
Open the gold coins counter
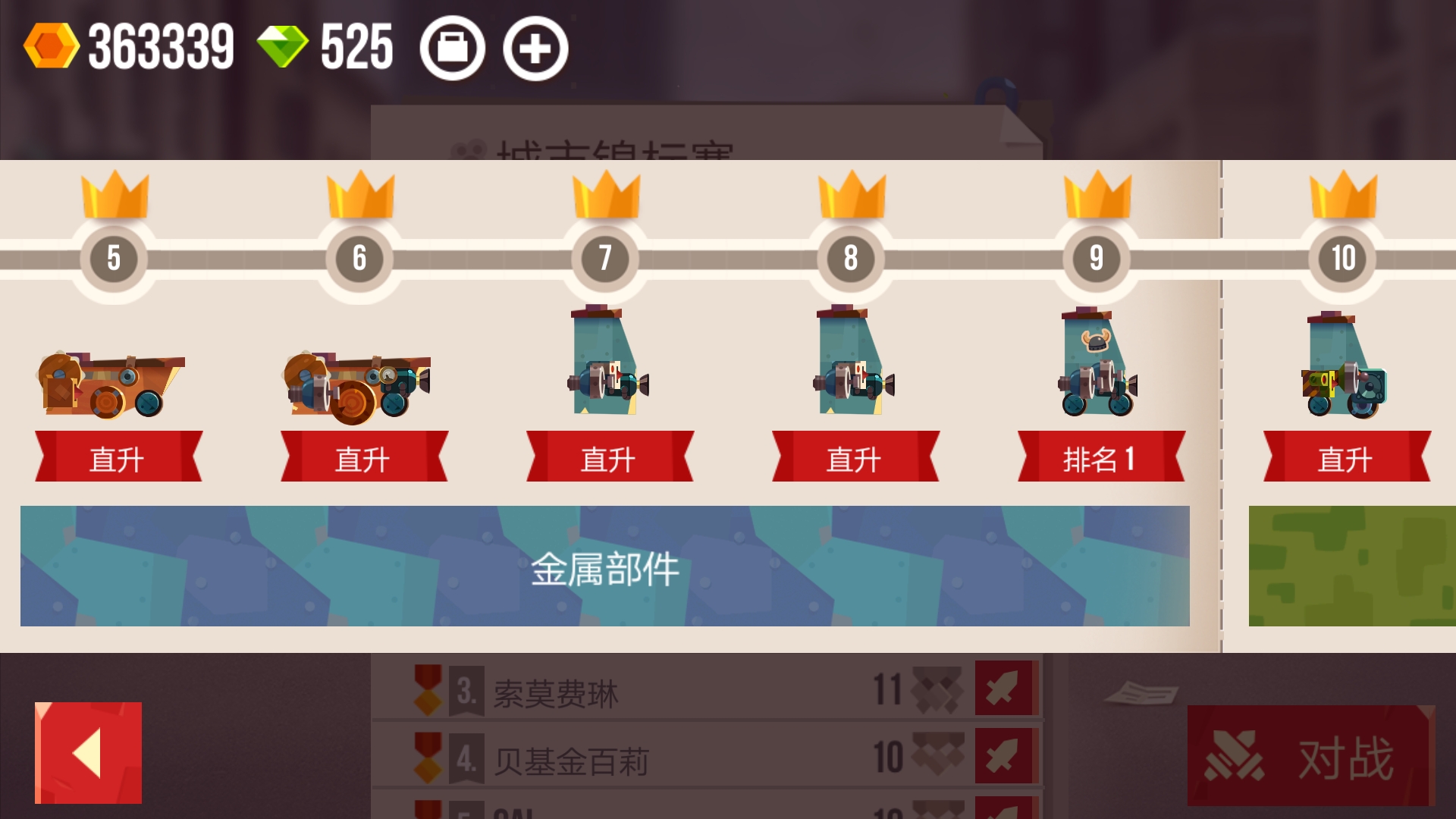(136, 47)
